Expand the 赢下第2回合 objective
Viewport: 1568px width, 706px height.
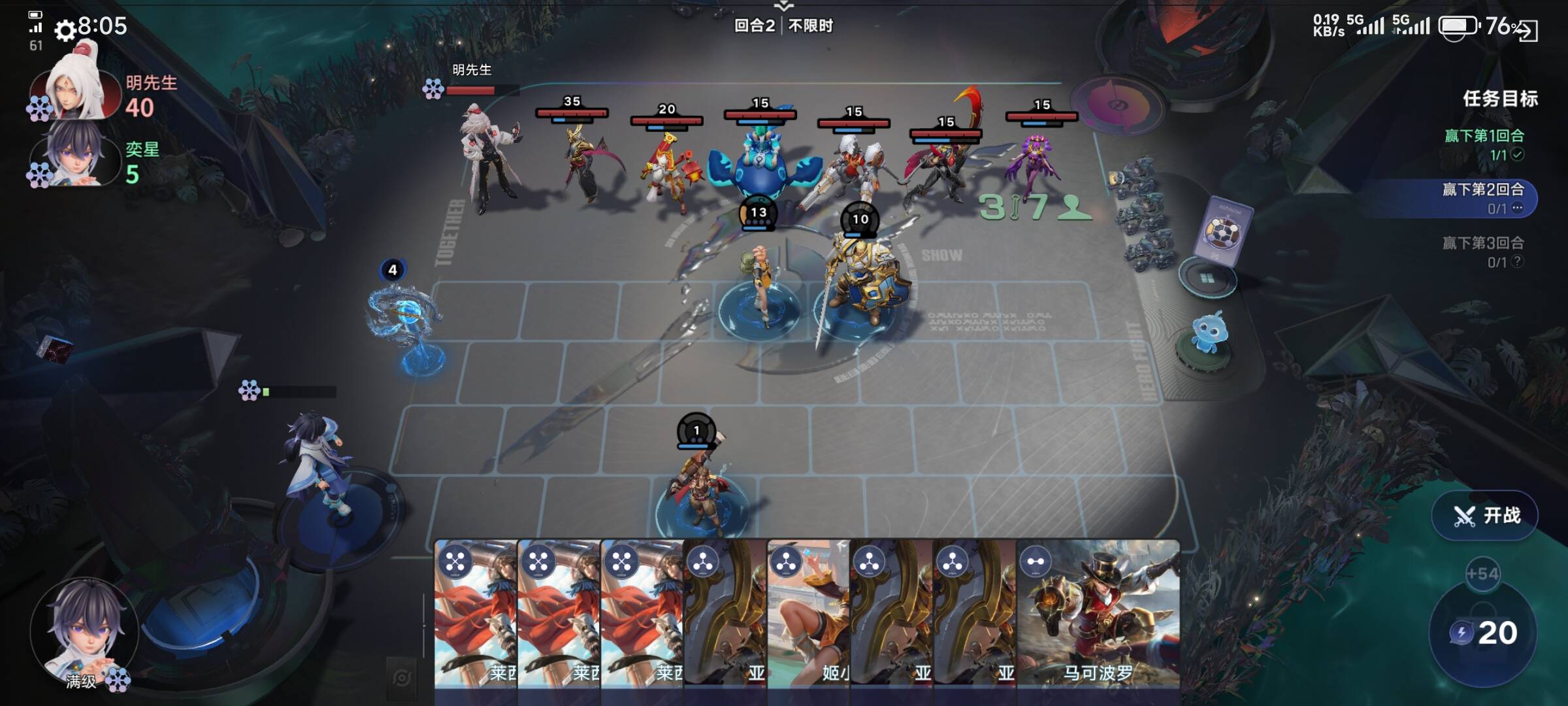click(x=1483, y=198)
